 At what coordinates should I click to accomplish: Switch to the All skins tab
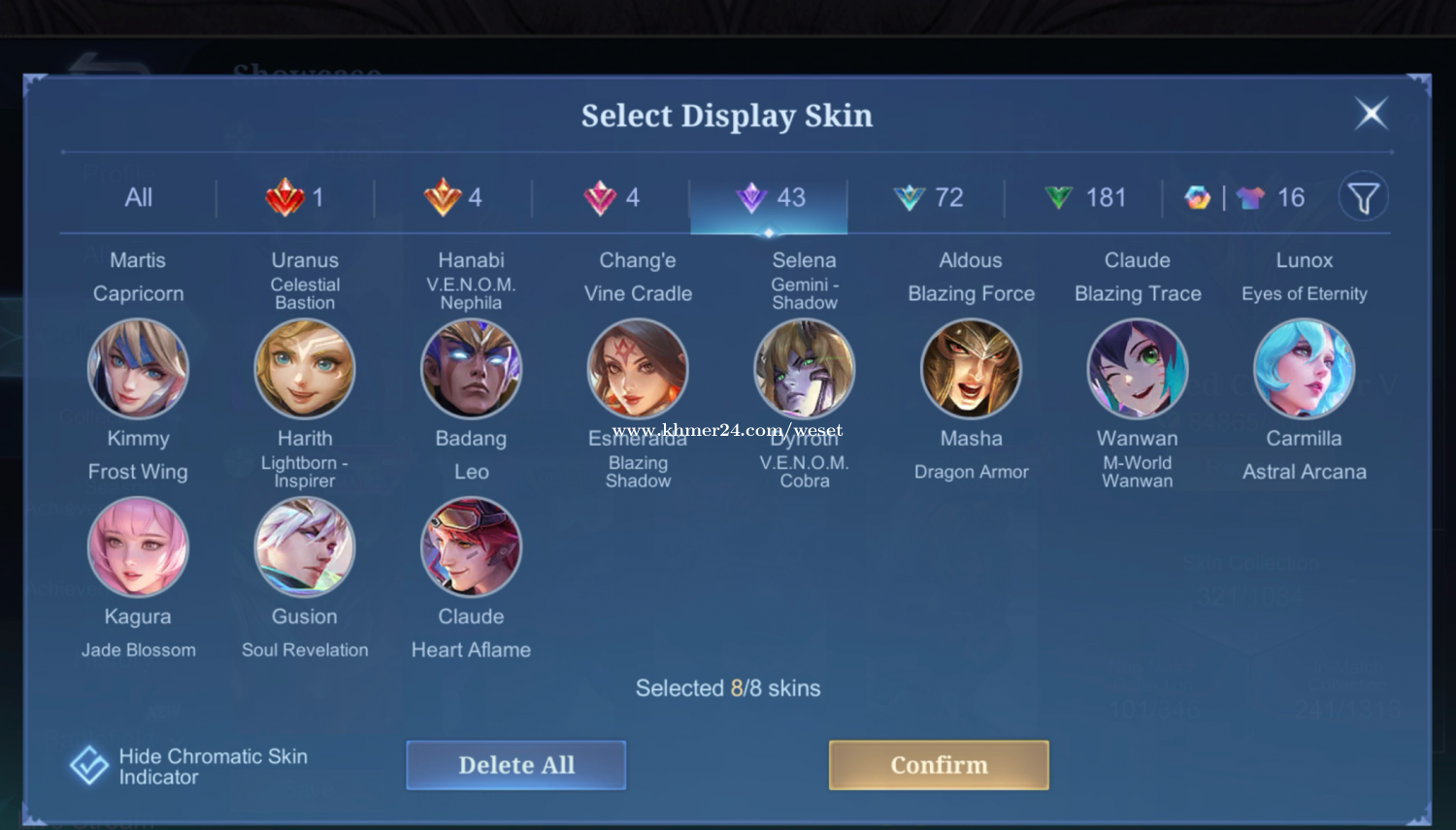click(138, 198)
